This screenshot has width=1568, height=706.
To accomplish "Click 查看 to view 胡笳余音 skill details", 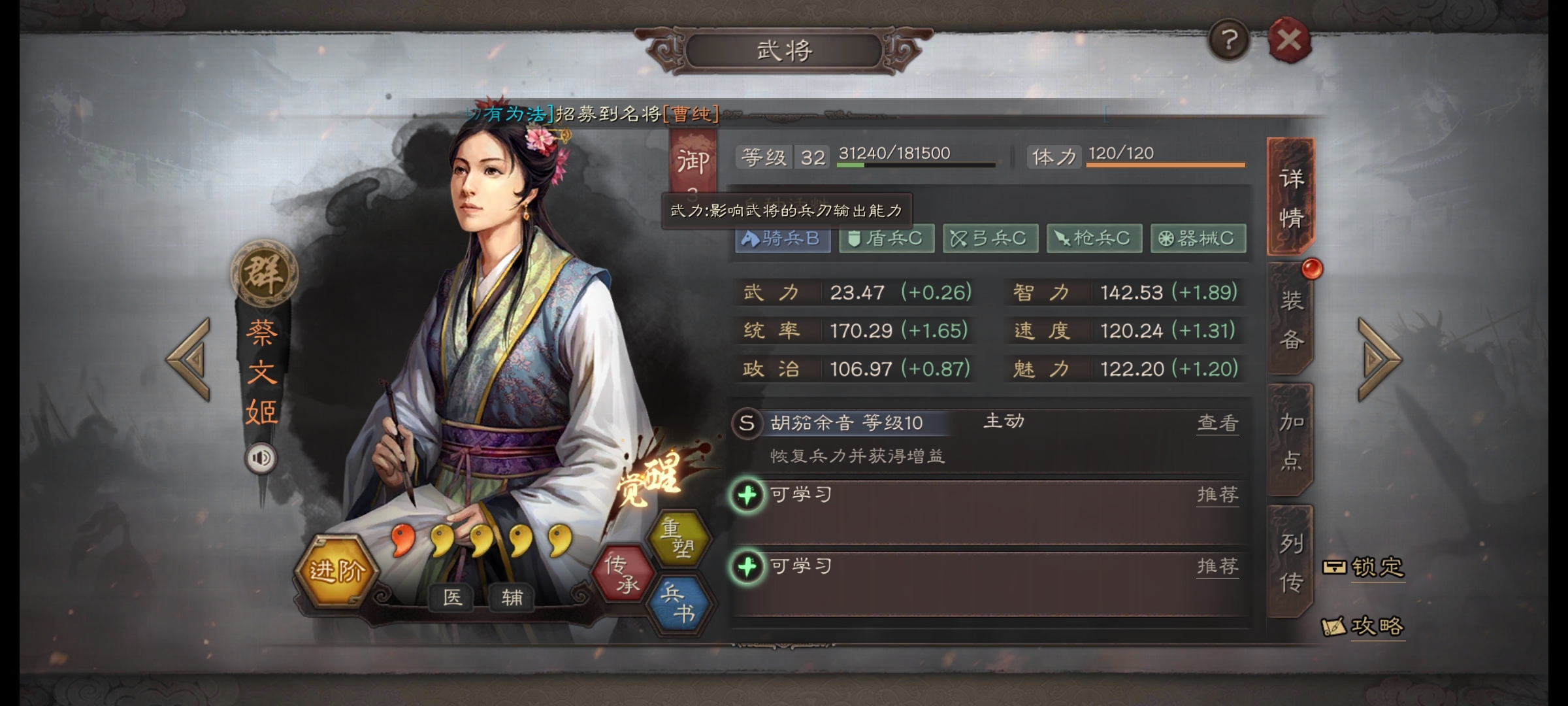I will [1218, 424].
